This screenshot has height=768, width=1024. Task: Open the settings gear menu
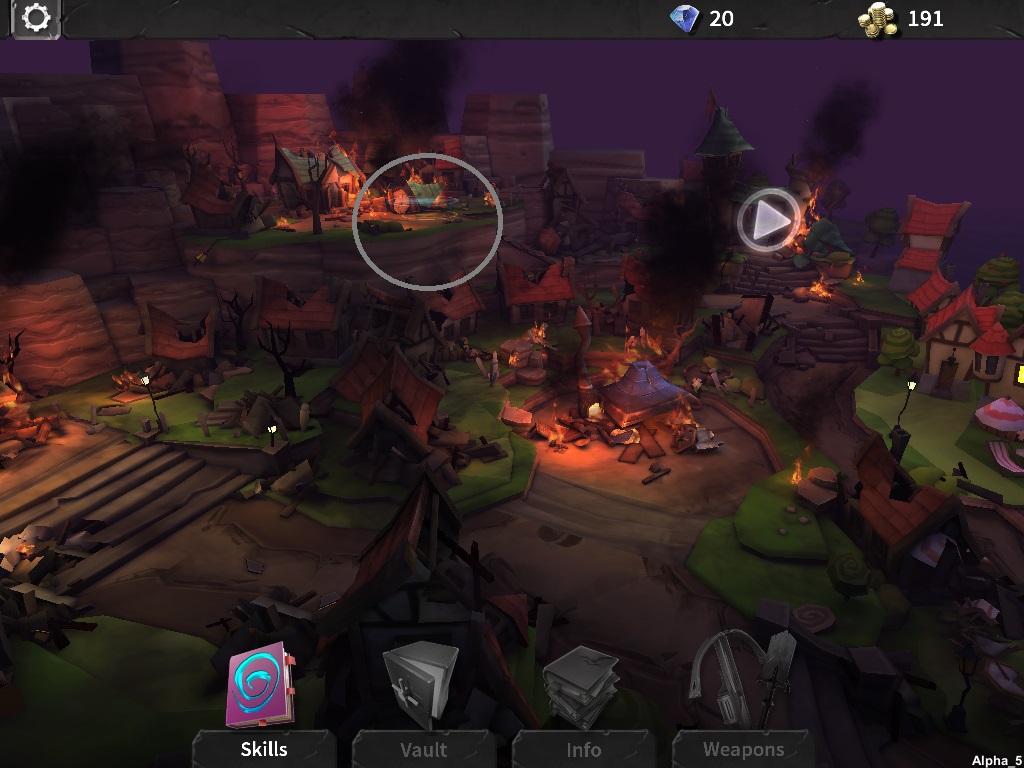coord(36,19)
